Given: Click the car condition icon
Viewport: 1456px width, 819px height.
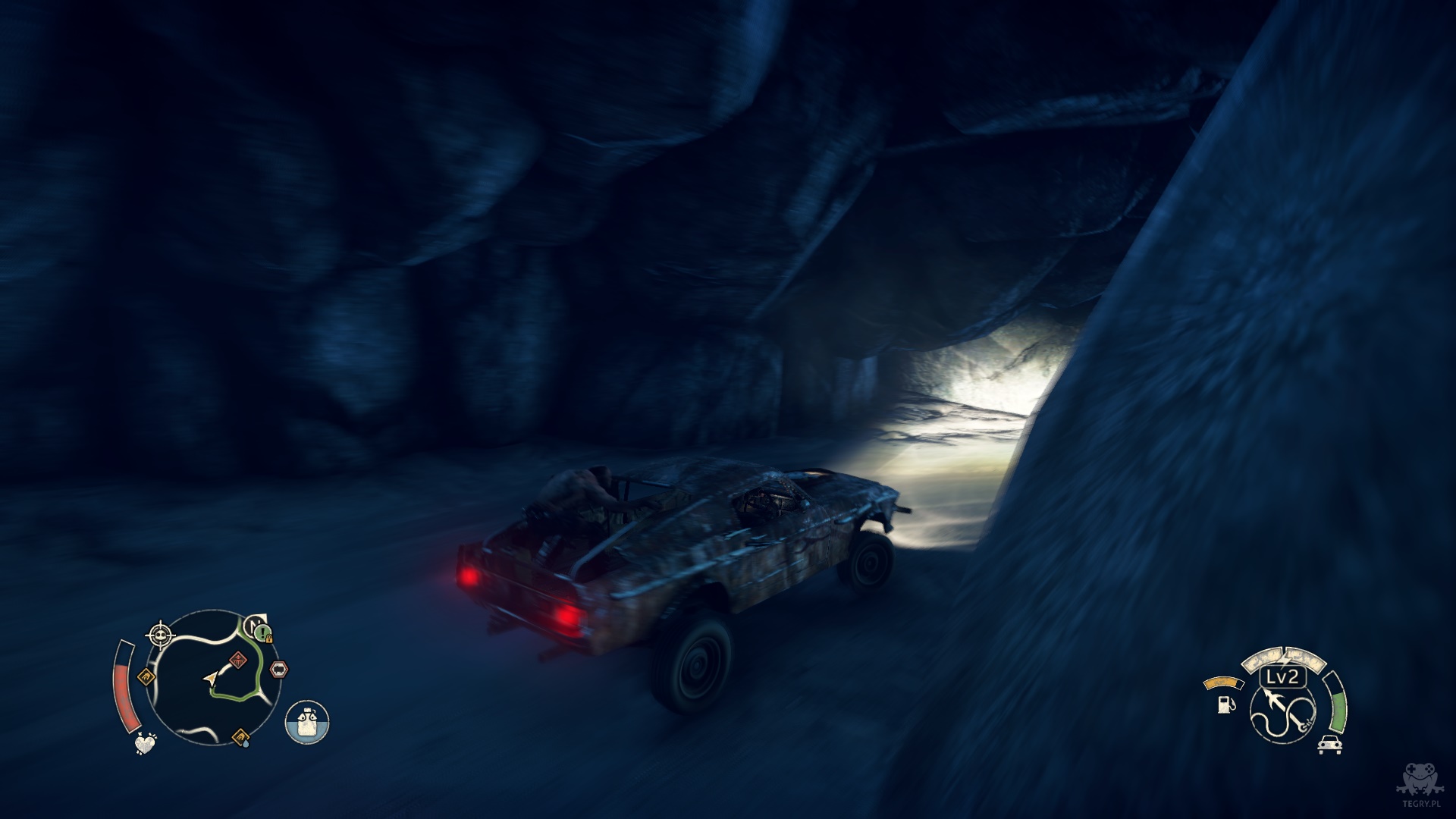Looking at the screenshot, I should click(x=1329, y=744).
